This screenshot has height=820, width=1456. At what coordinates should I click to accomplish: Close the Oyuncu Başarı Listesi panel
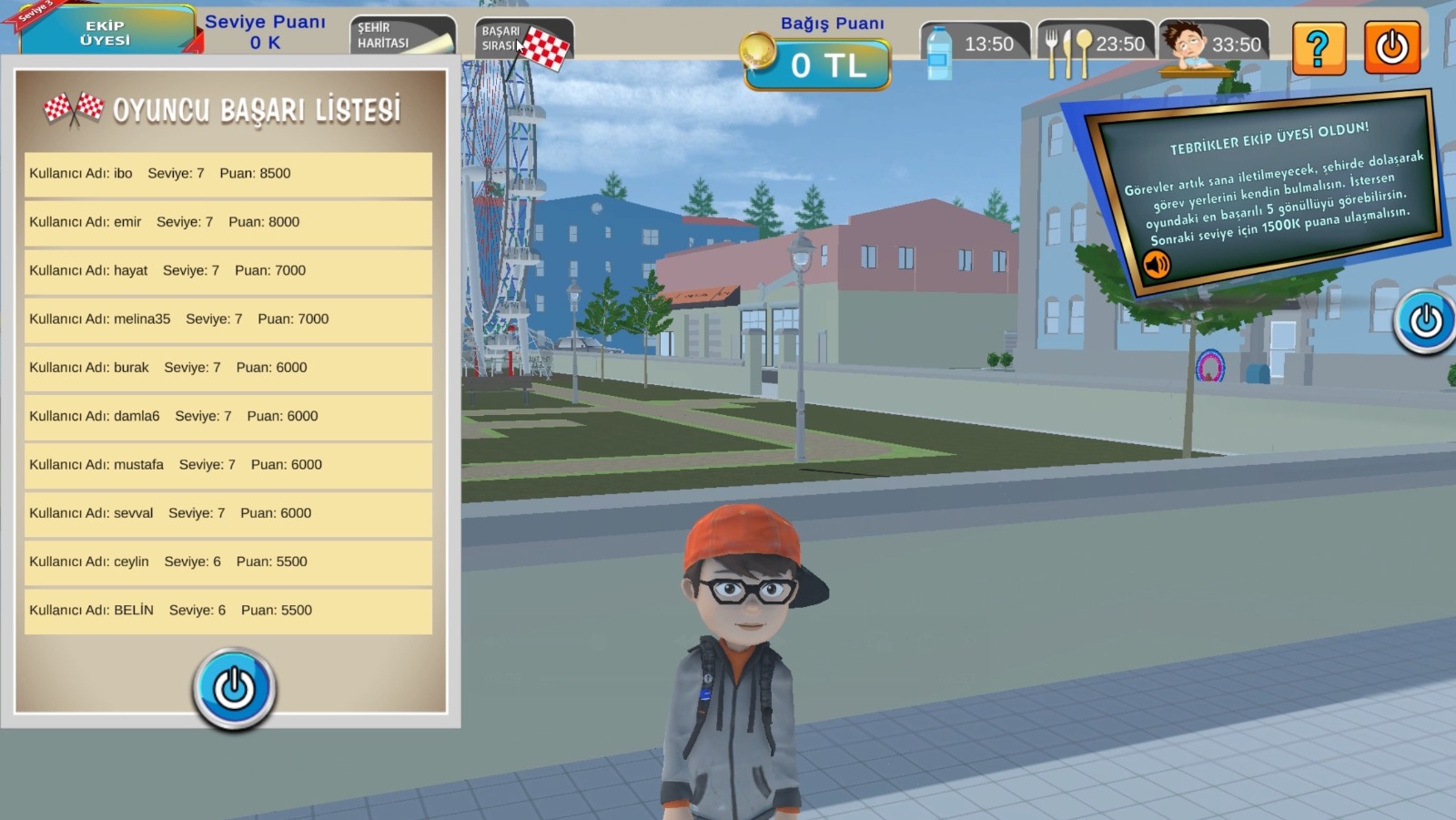234,688
